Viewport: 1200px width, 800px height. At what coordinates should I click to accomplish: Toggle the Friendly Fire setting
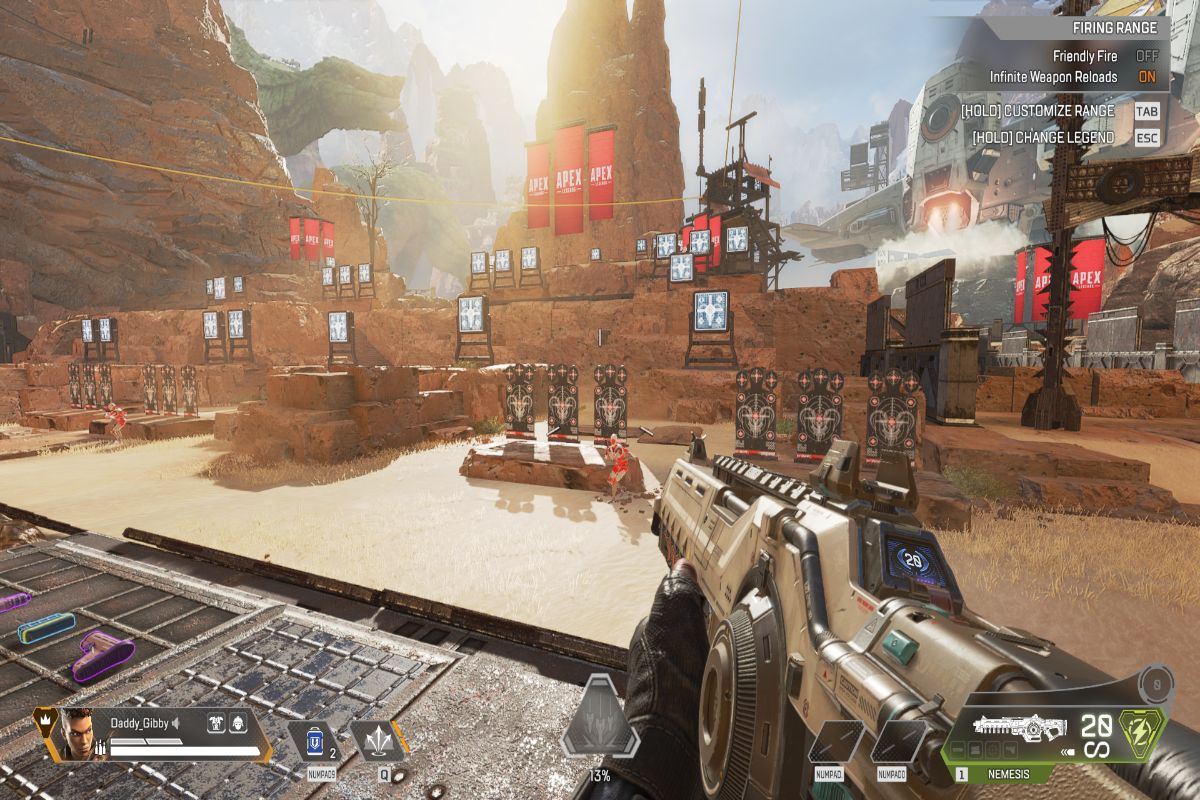(x=1147, y=57)
